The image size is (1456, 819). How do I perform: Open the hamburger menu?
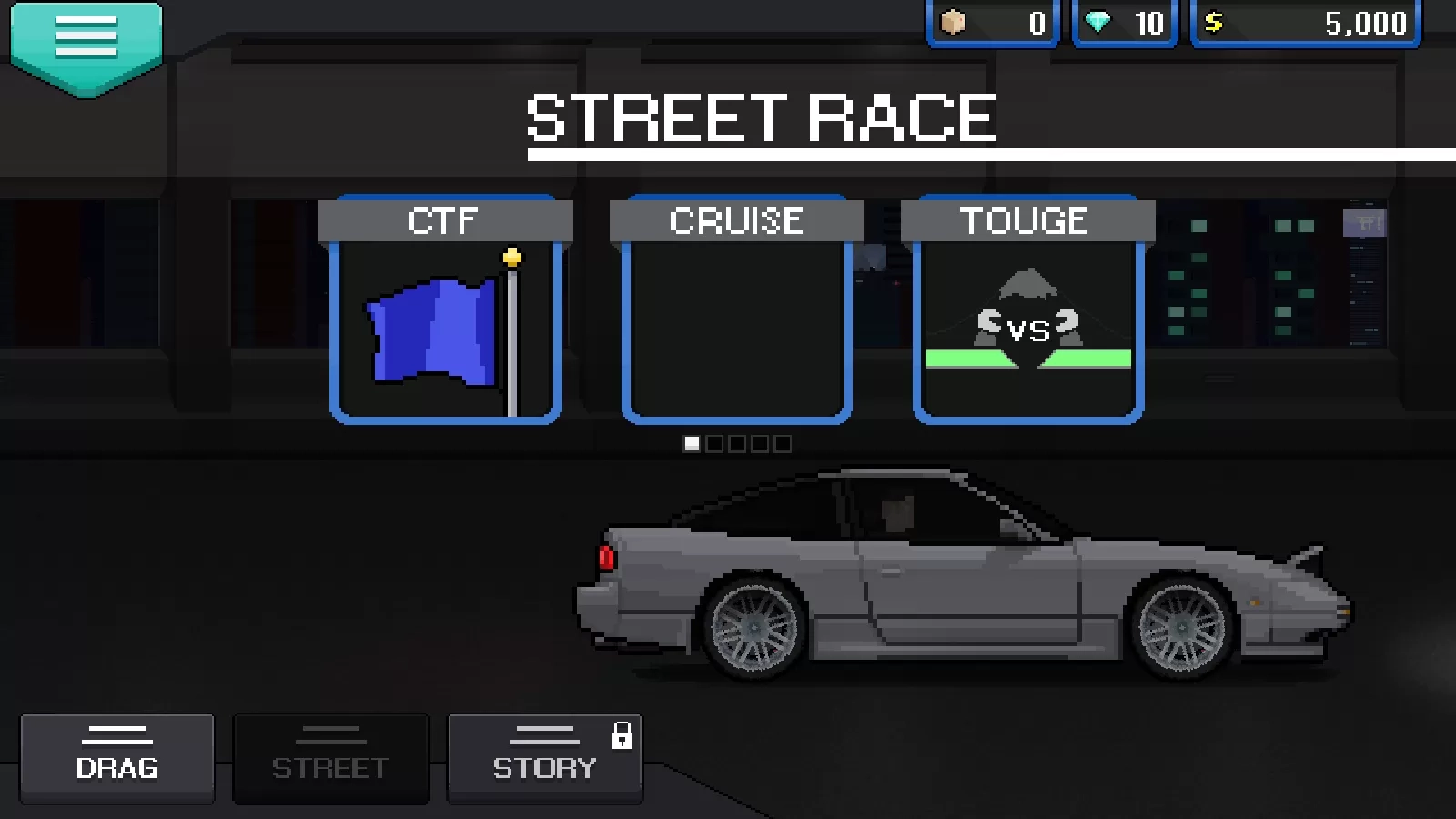86,41
